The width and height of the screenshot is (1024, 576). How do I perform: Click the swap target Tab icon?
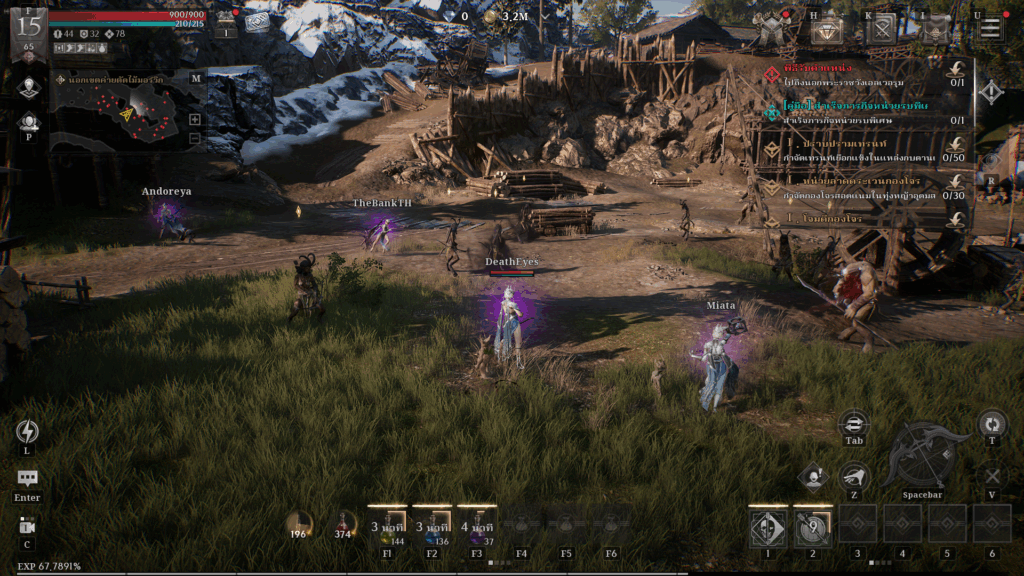click(853, 424)
